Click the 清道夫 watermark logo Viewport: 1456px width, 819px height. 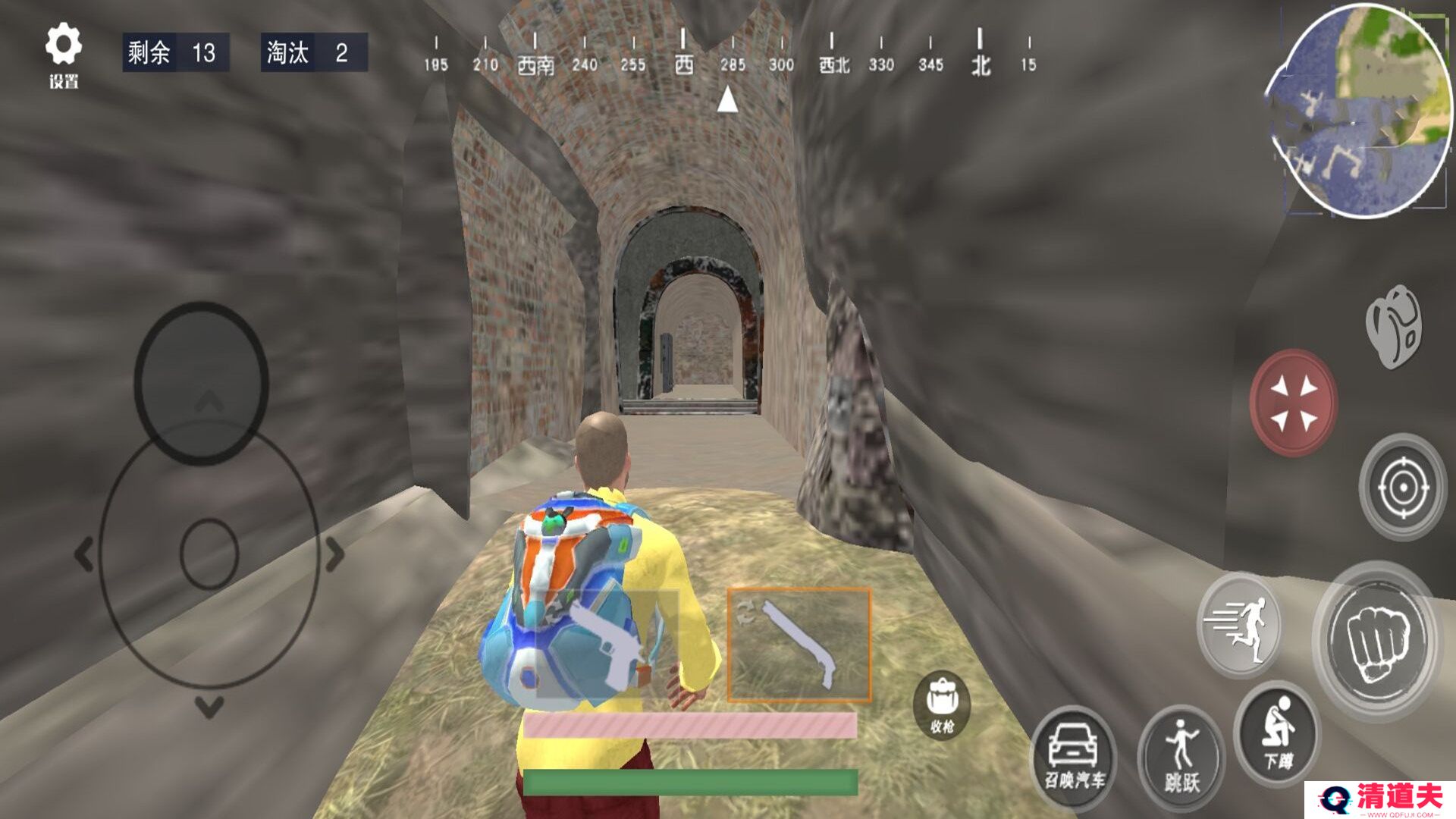click(x=1380, y=799)
